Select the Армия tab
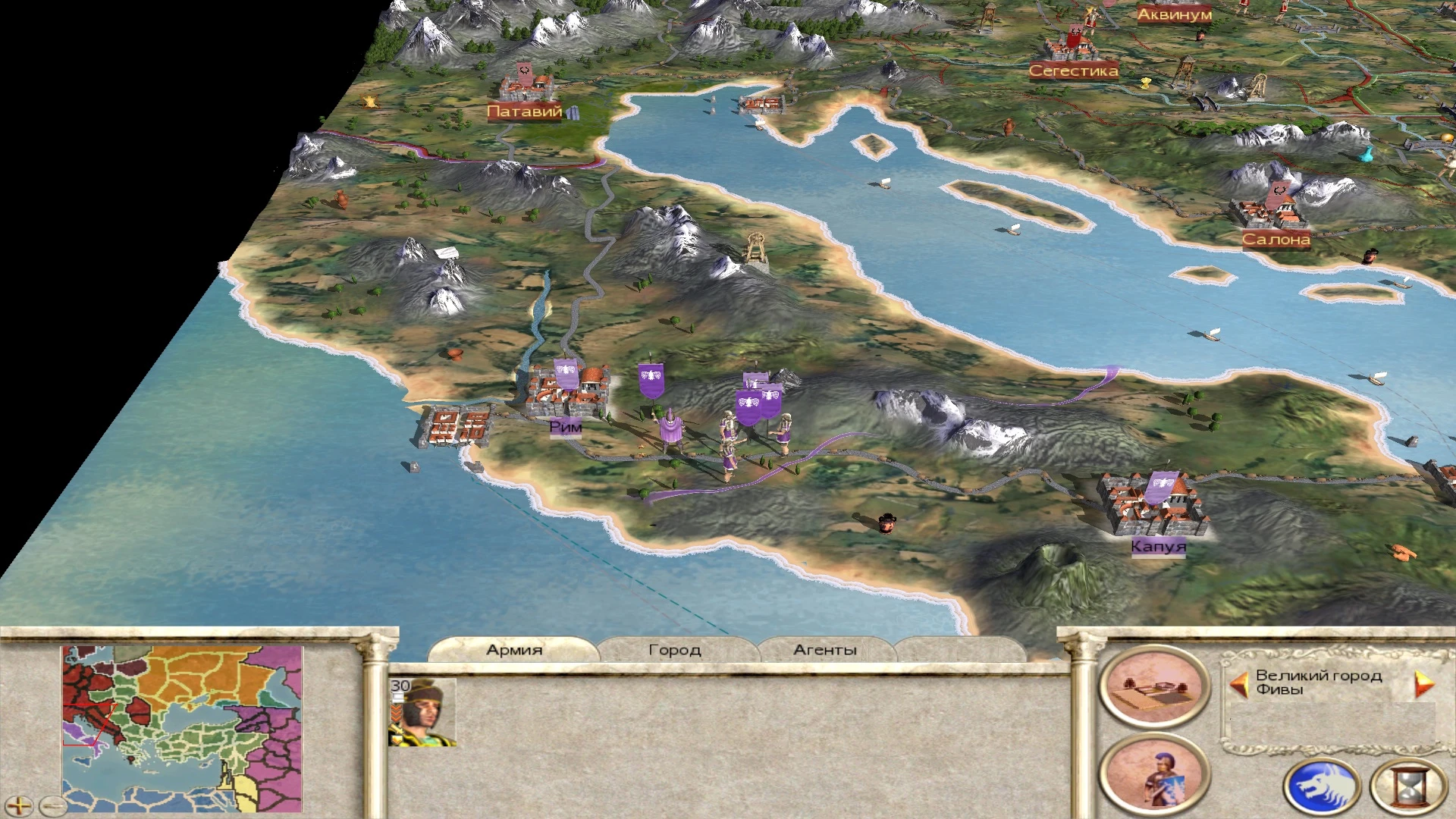The height and width of the screenshot is (819, 1456). 514,650
